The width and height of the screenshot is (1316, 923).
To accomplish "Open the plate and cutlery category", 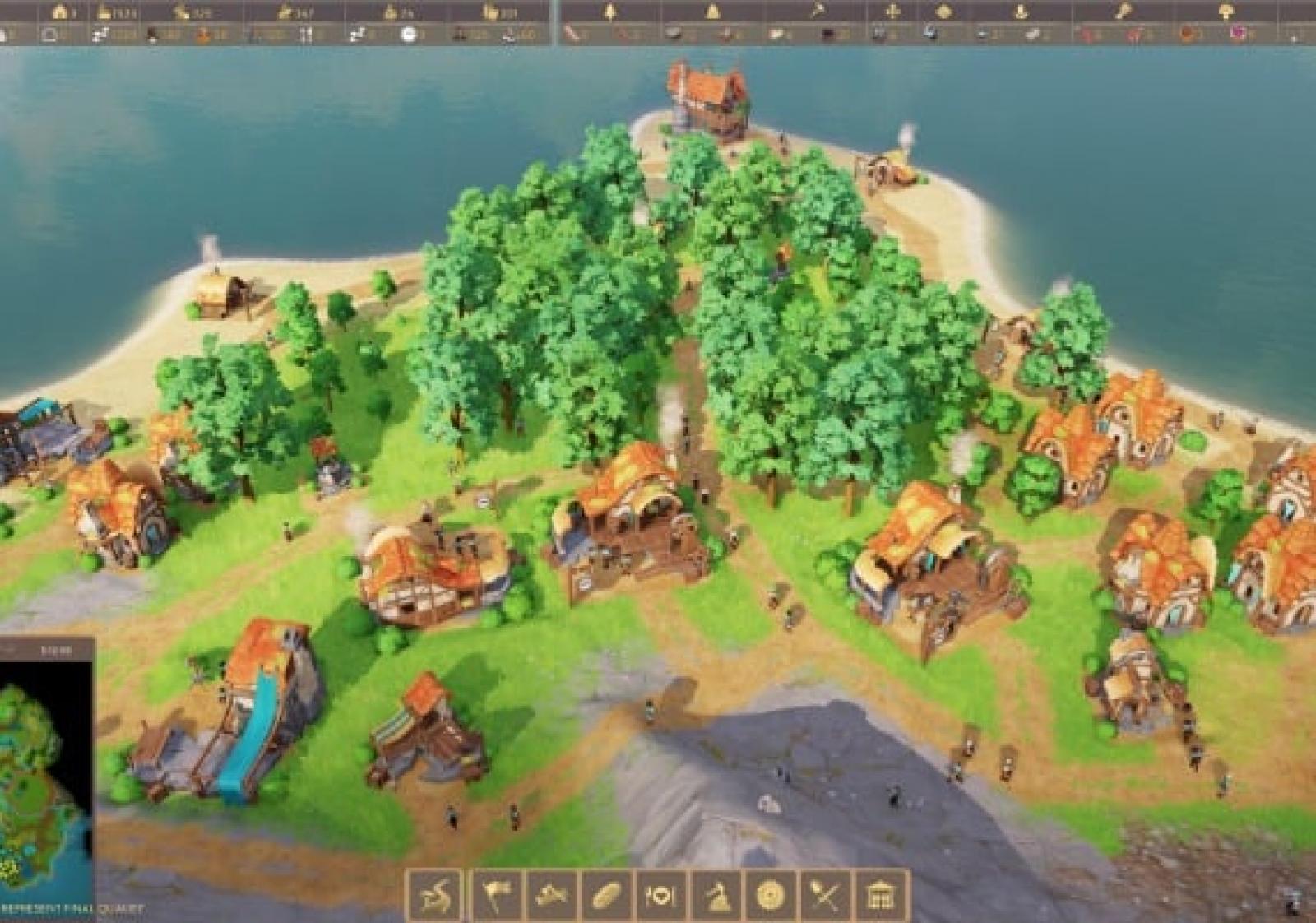I will 660,895.
